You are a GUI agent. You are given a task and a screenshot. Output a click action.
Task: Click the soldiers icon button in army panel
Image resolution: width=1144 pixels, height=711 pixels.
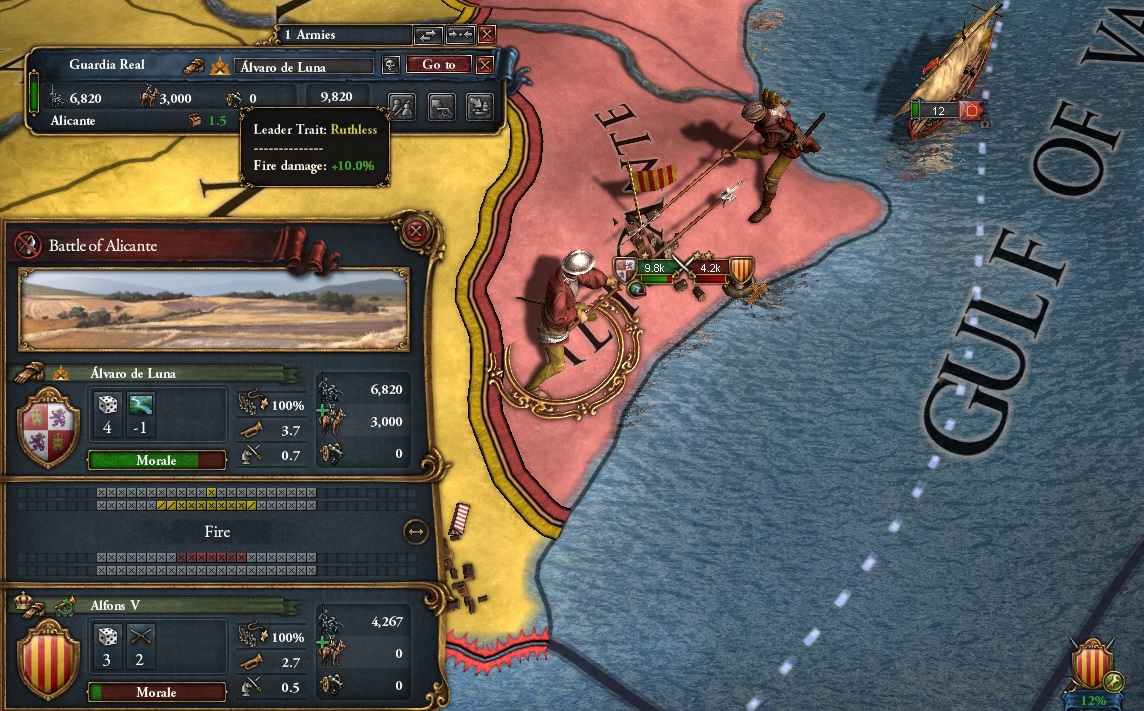coord(402,105)
